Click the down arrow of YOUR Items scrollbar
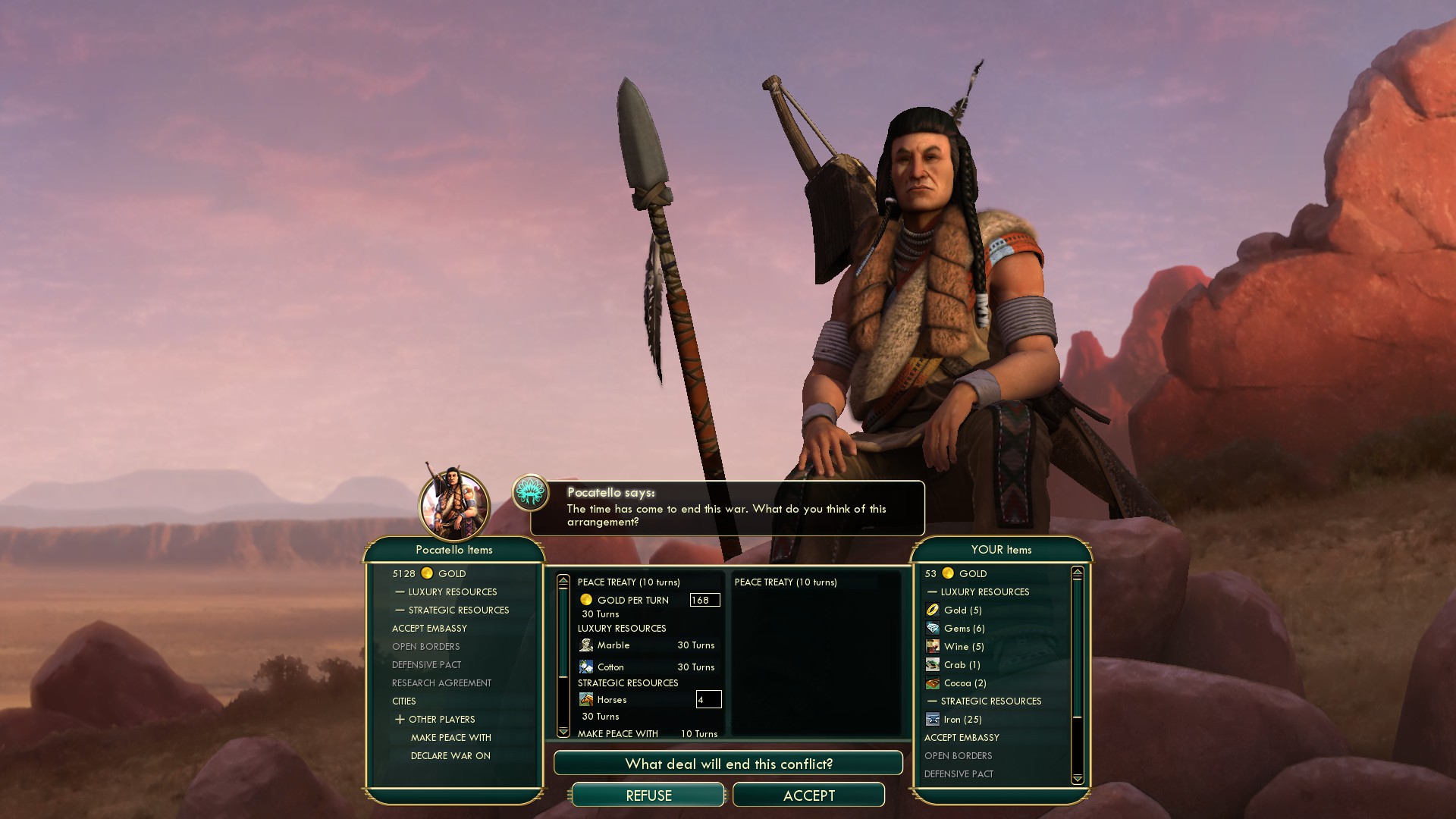Screen dimensions: 1456x819 (x=1077, y=779)
